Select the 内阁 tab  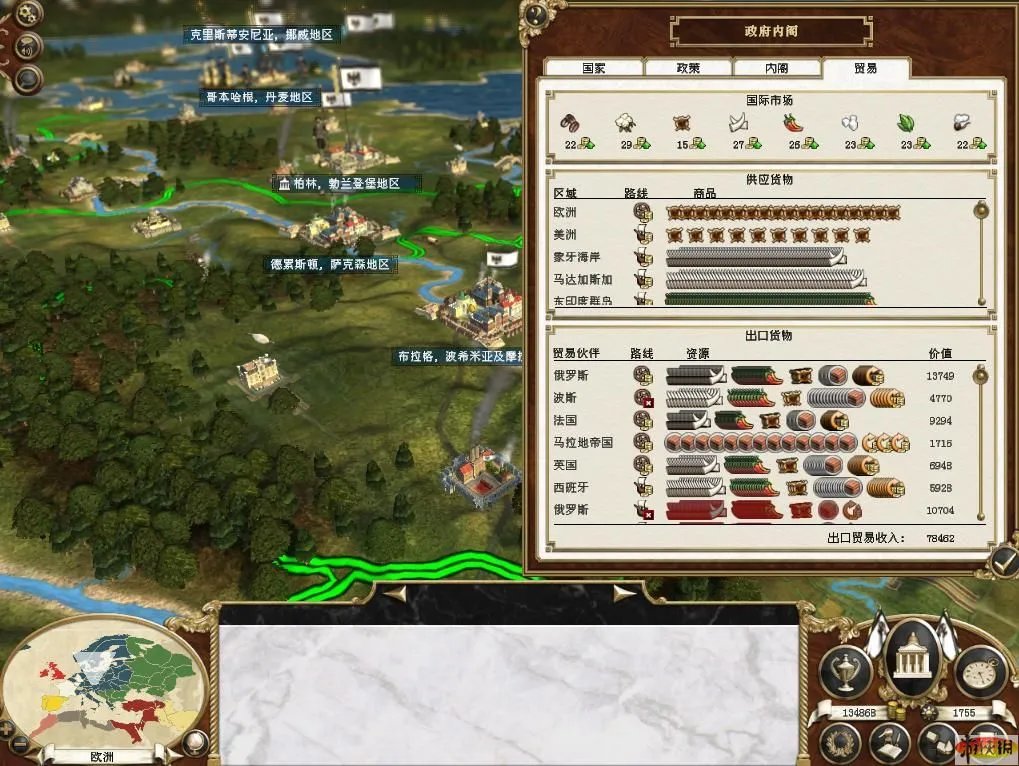click(x=776, y=69)
